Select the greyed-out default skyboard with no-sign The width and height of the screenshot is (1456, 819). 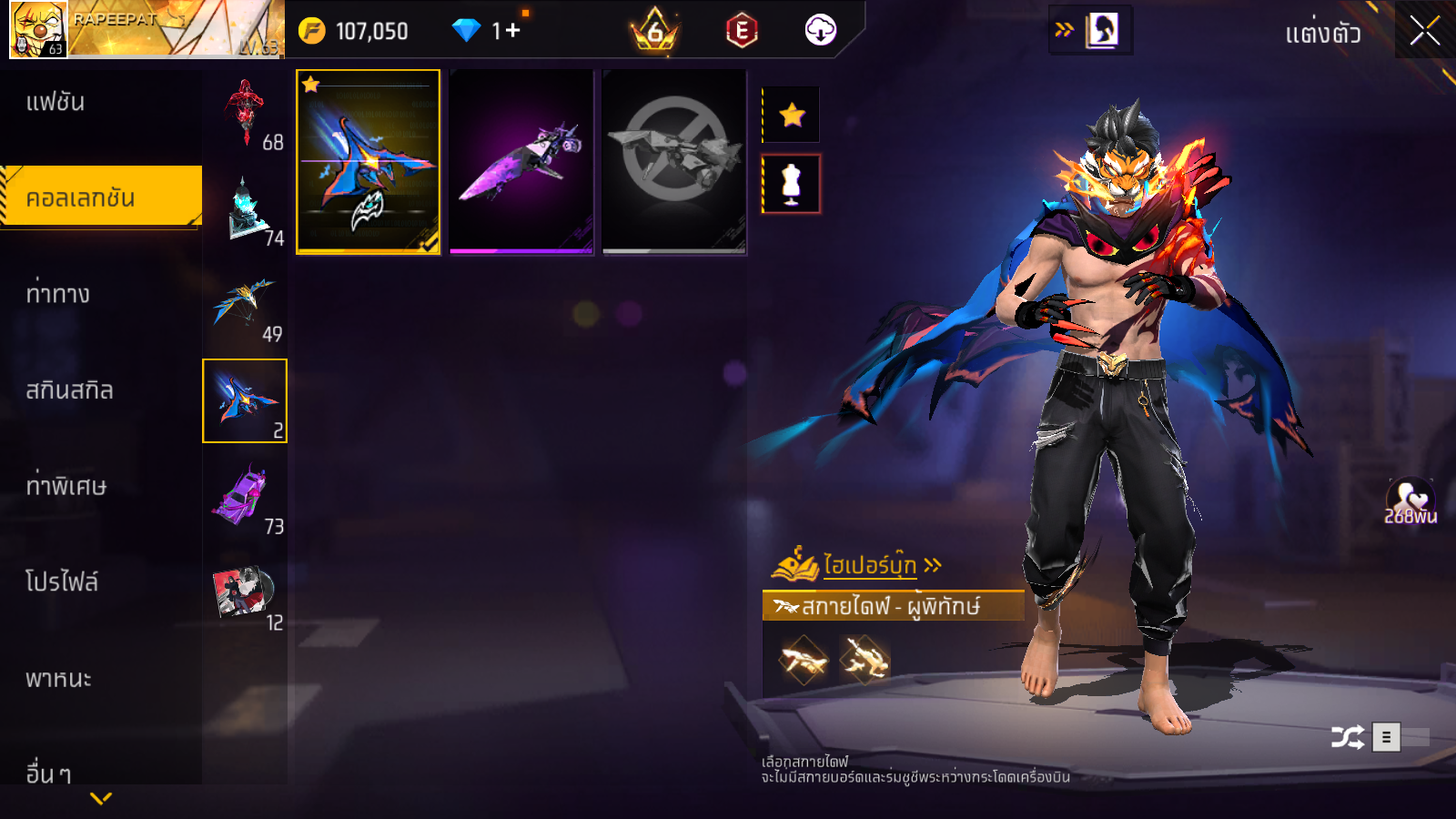click(674, 162)
